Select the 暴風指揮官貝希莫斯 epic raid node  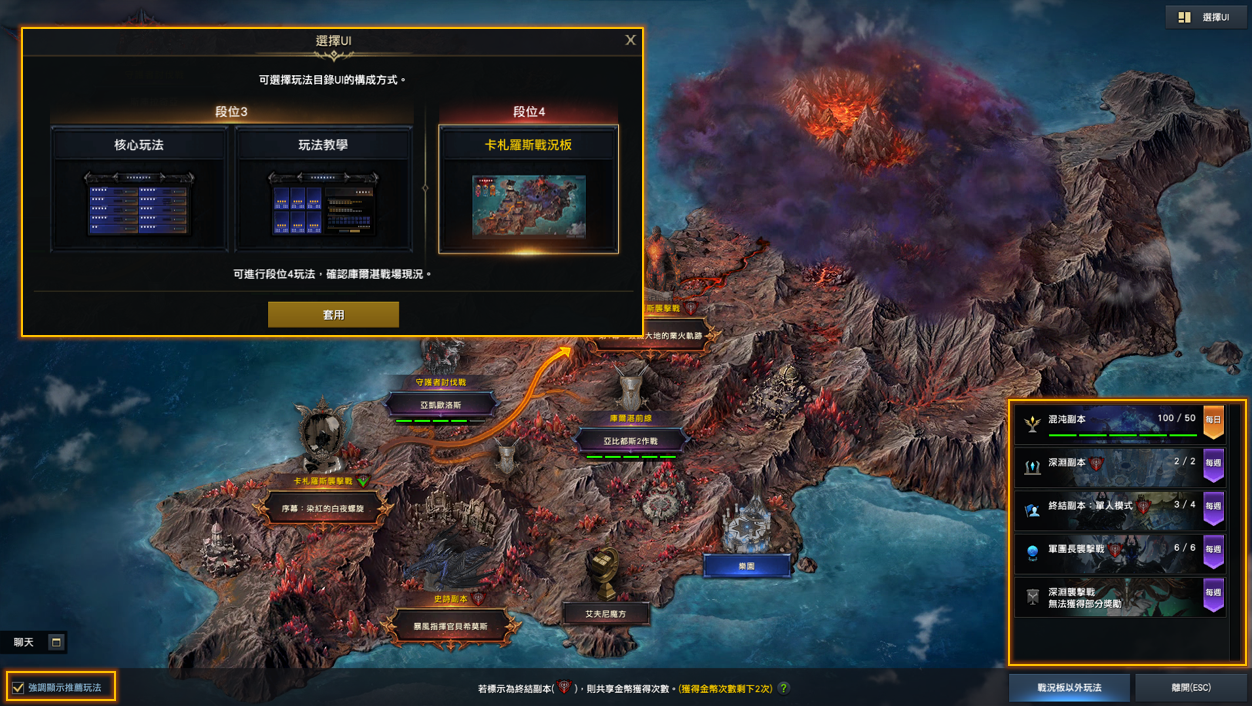pos(451,626)
